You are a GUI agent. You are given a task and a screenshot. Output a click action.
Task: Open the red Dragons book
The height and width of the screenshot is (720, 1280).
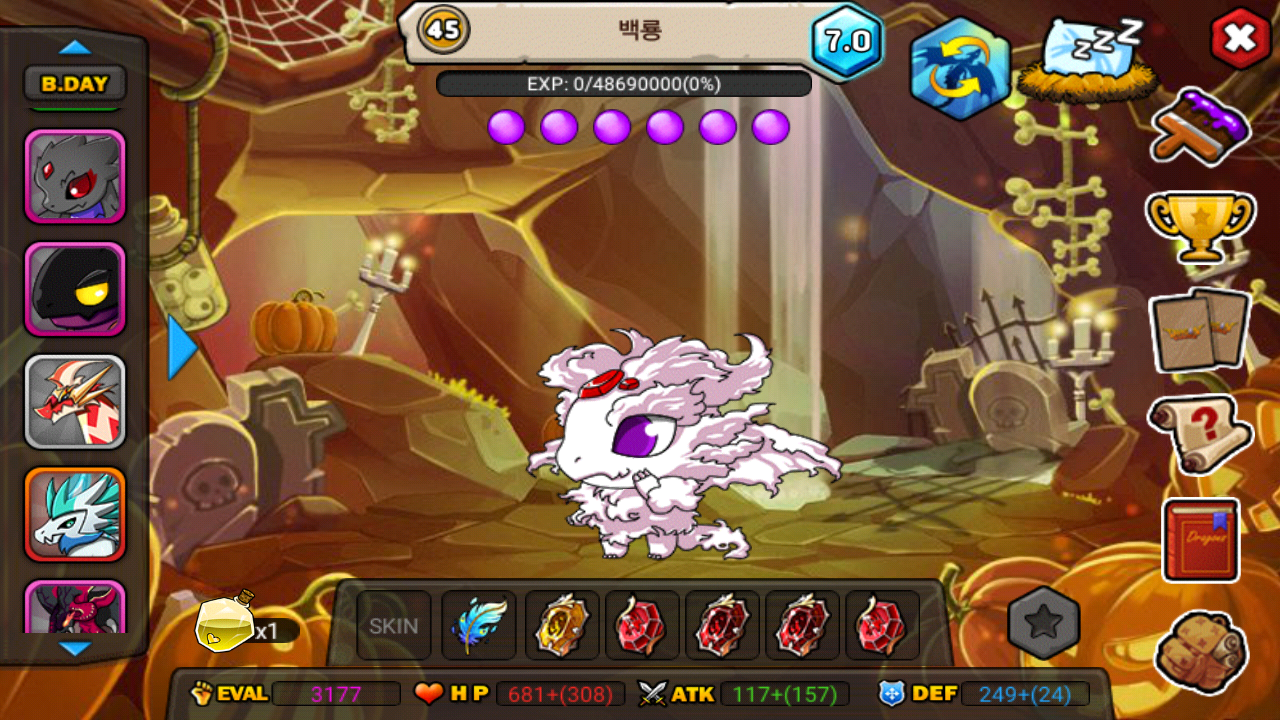[1200, 540]
